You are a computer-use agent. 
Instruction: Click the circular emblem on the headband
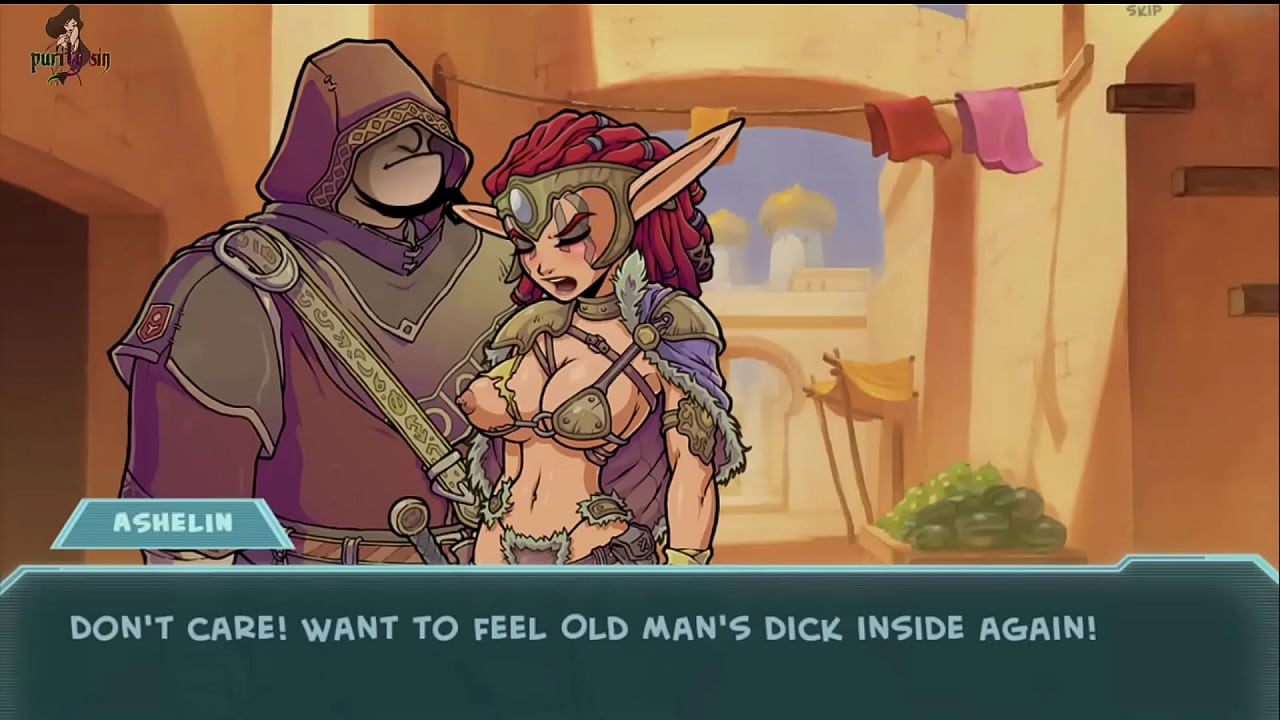pos(524,205)
